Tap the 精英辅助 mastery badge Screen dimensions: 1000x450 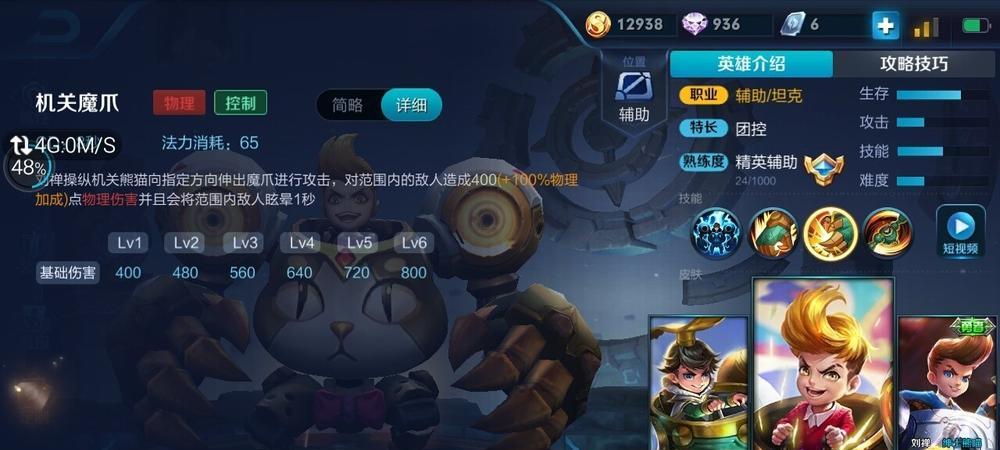(x=823, y=165)
